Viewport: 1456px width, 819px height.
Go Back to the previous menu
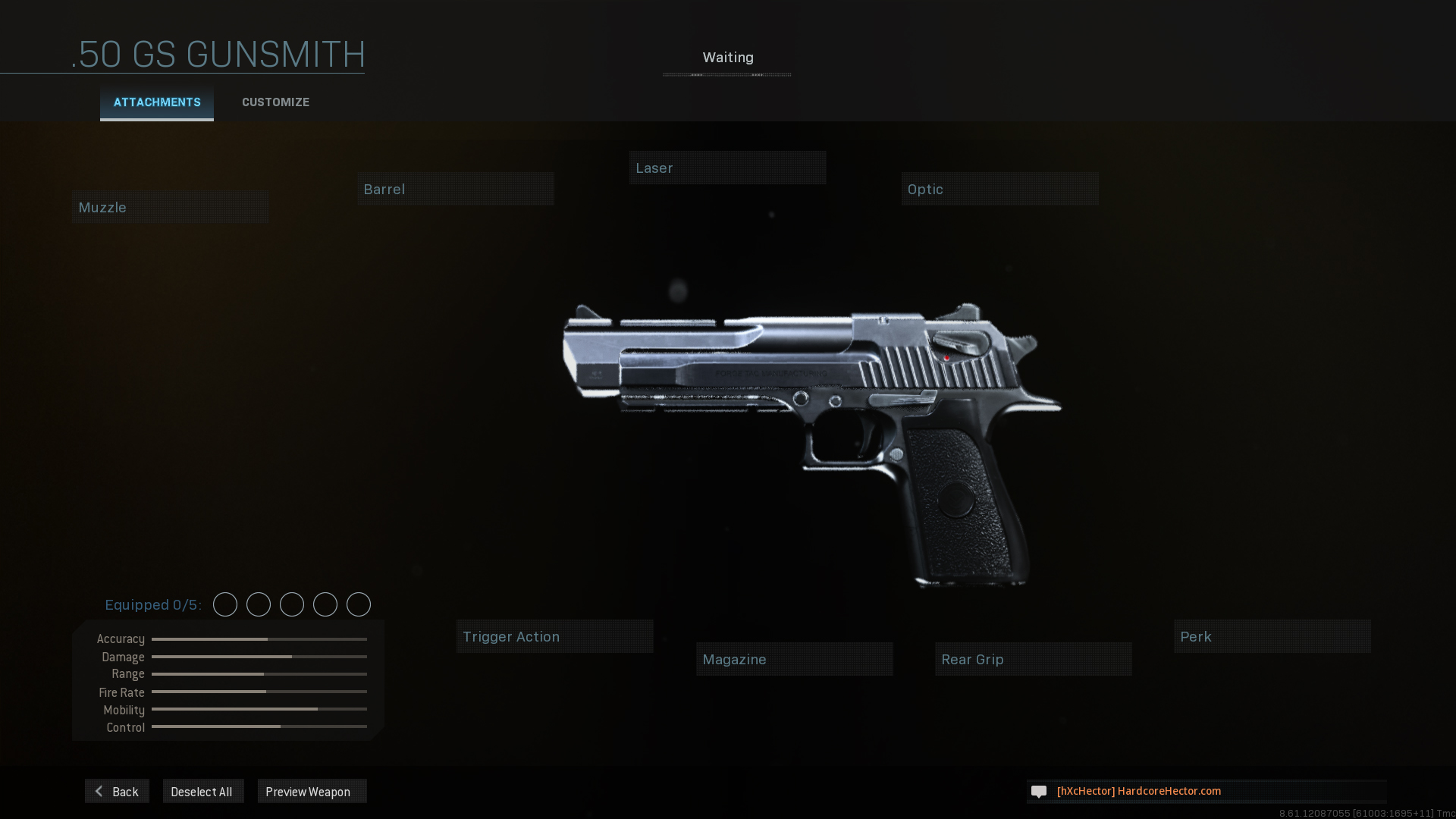(x=118, y=791)
